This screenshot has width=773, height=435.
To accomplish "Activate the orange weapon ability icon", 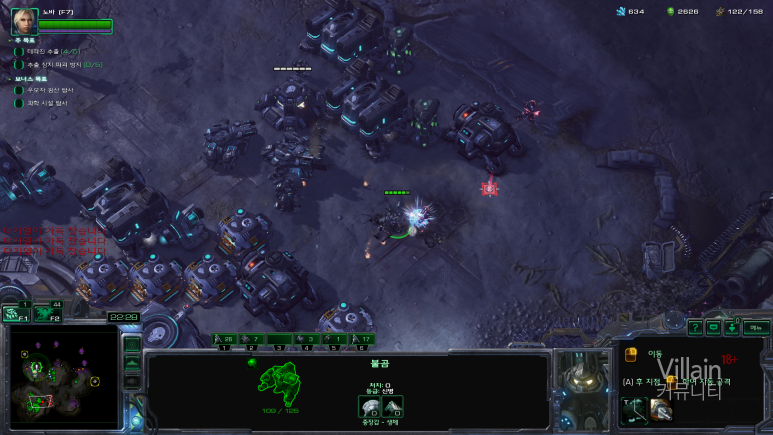I will point(661,408).
